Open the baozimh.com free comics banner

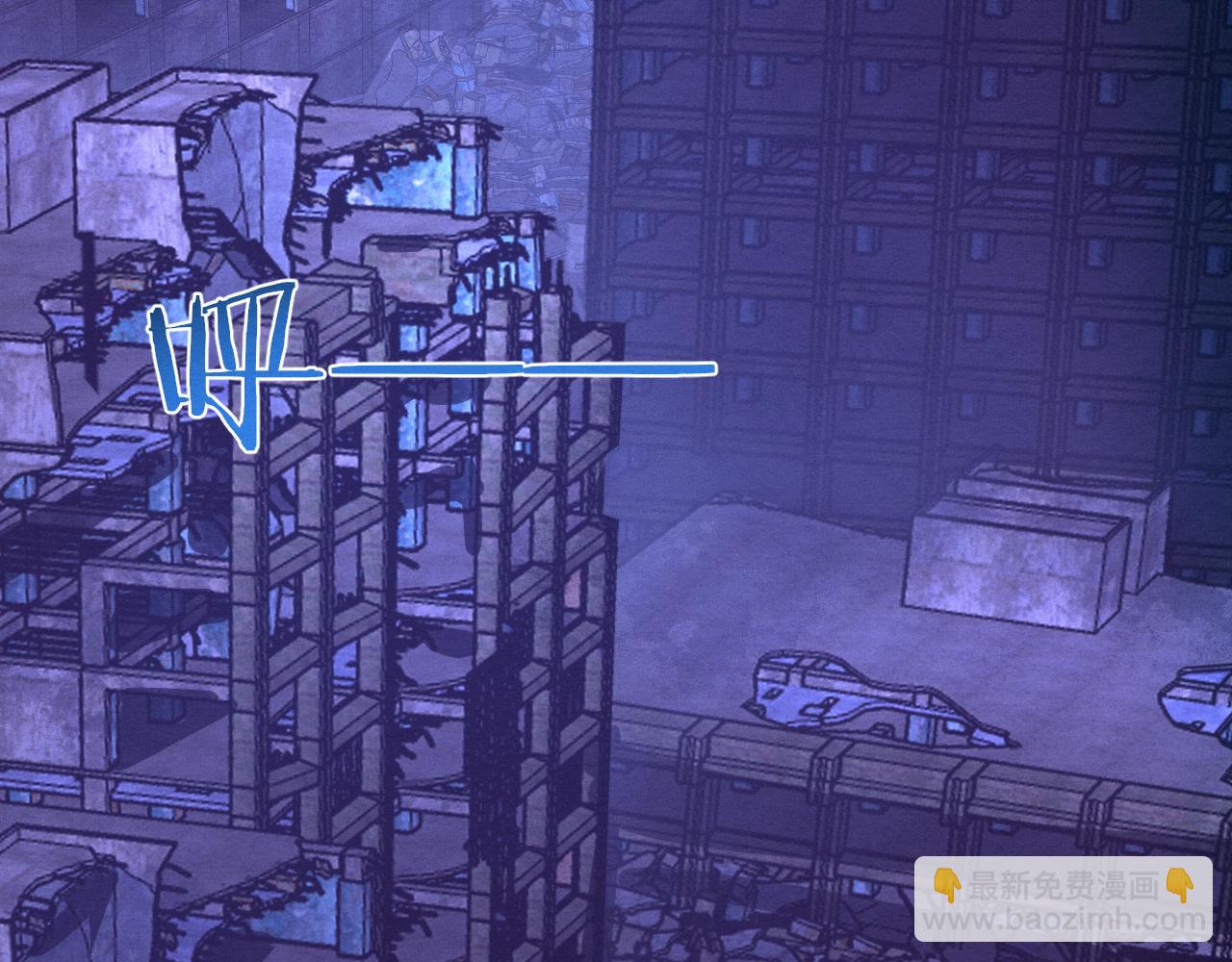coord(1063,899)
